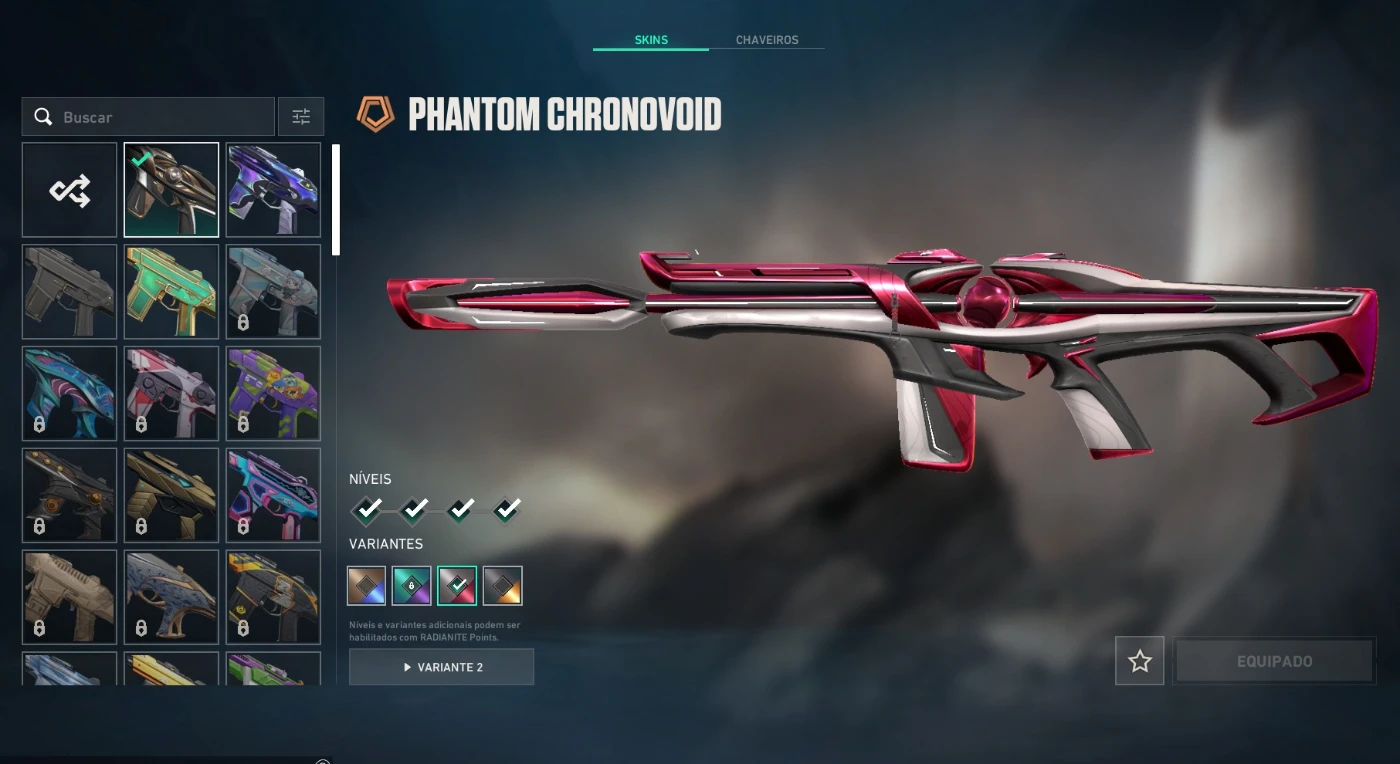This screenshot has width=1400, height=764.
Task: Open the skin filter options button
Action: (x=301, y=117)
